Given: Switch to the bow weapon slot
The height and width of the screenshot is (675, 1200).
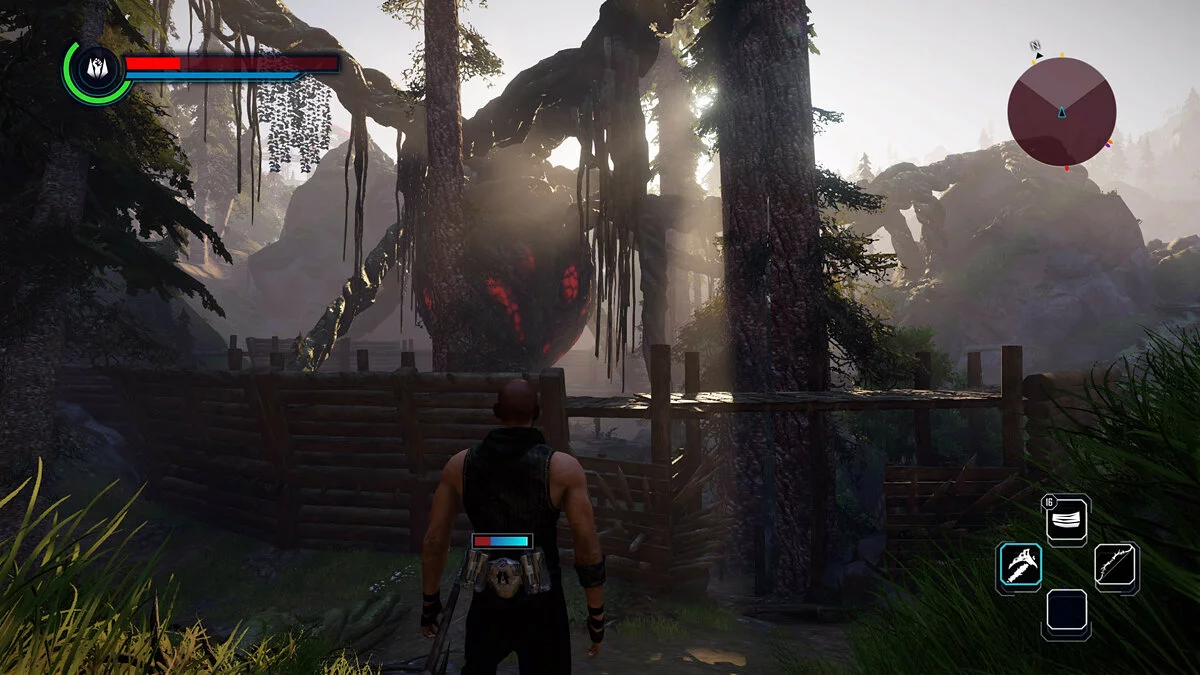Looking at the screenshot, I should (x=1116, y=567).
